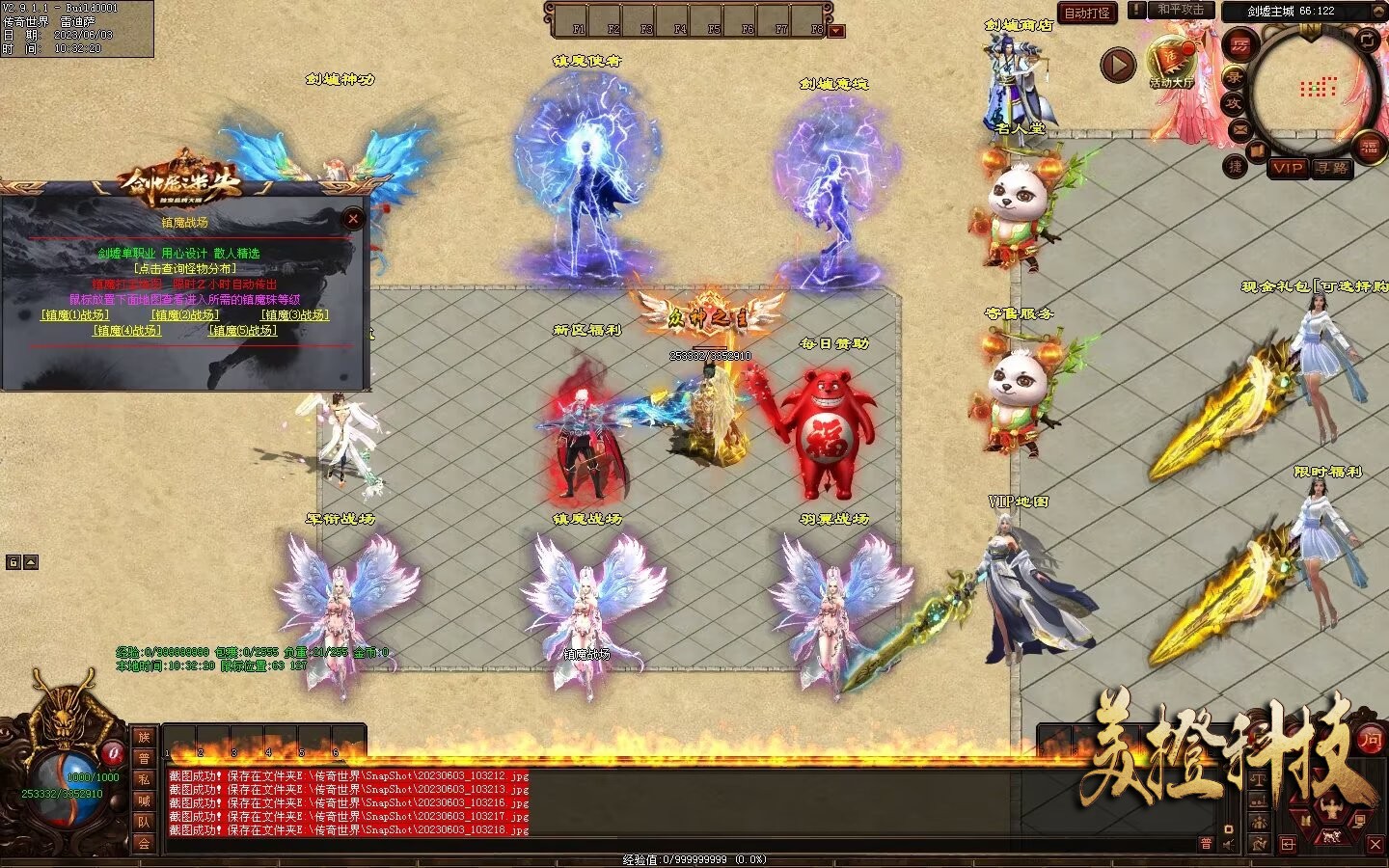This screenshot has width=1389, height=868.
Task: Open the 镇魔(4)战场 link
Action: (x=127, y=331)
